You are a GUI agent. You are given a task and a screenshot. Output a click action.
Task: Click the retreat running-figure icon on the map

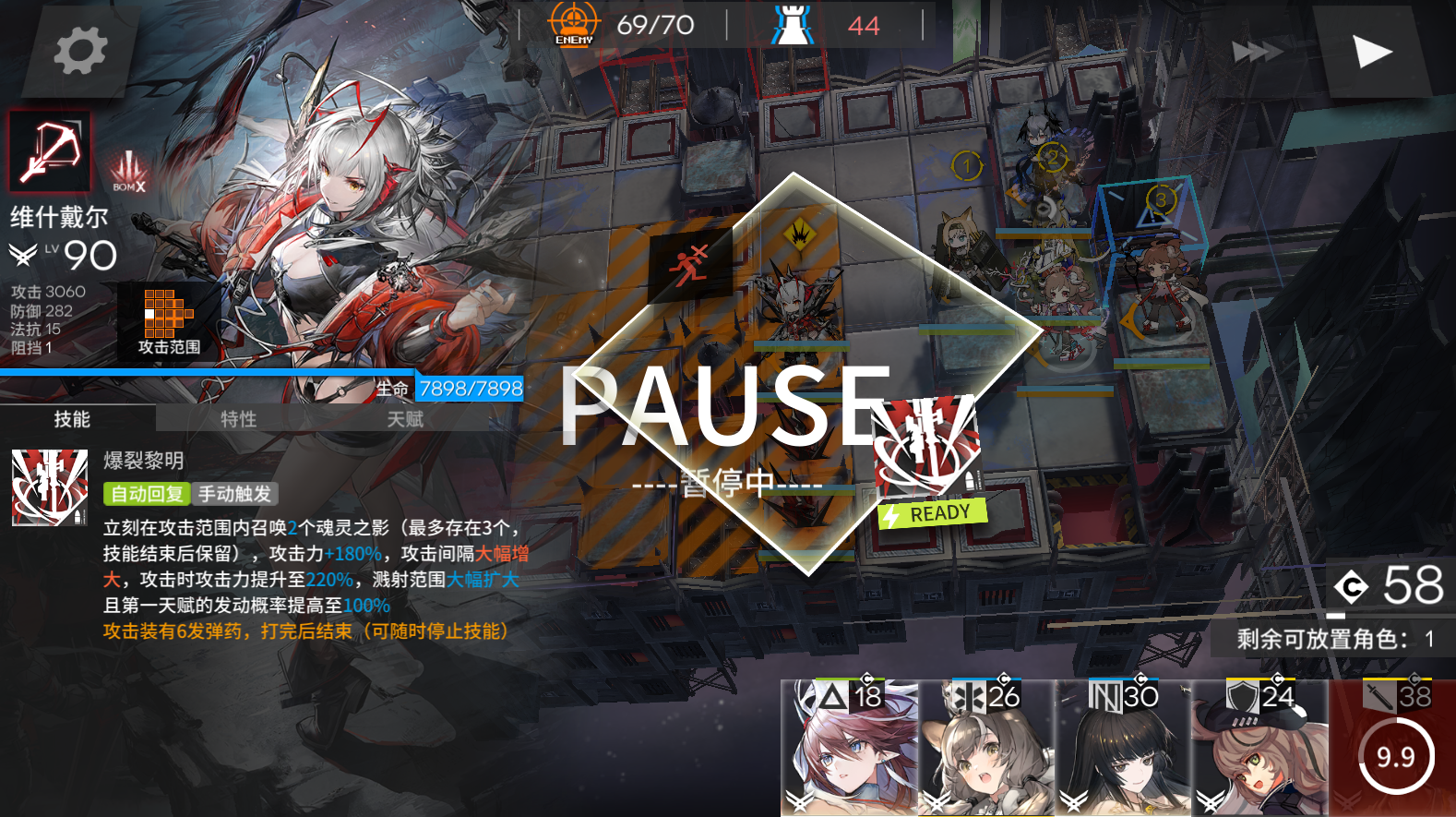pyautogui.click(x=690, y=263)
